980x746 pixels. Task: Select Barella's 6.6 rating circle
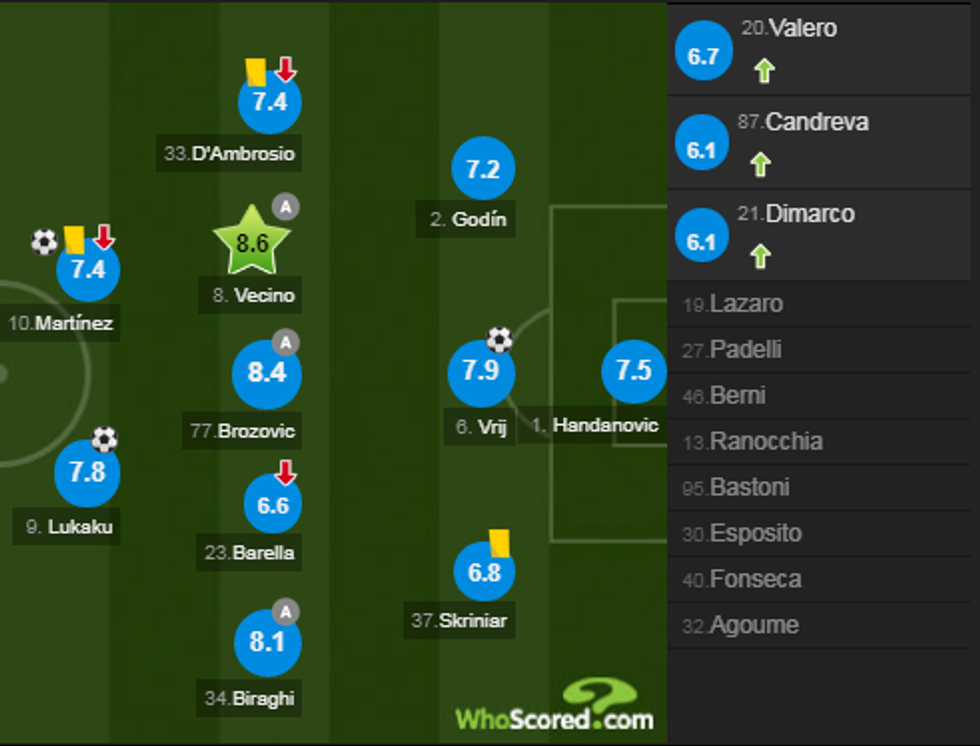click(x=272, y=505)
